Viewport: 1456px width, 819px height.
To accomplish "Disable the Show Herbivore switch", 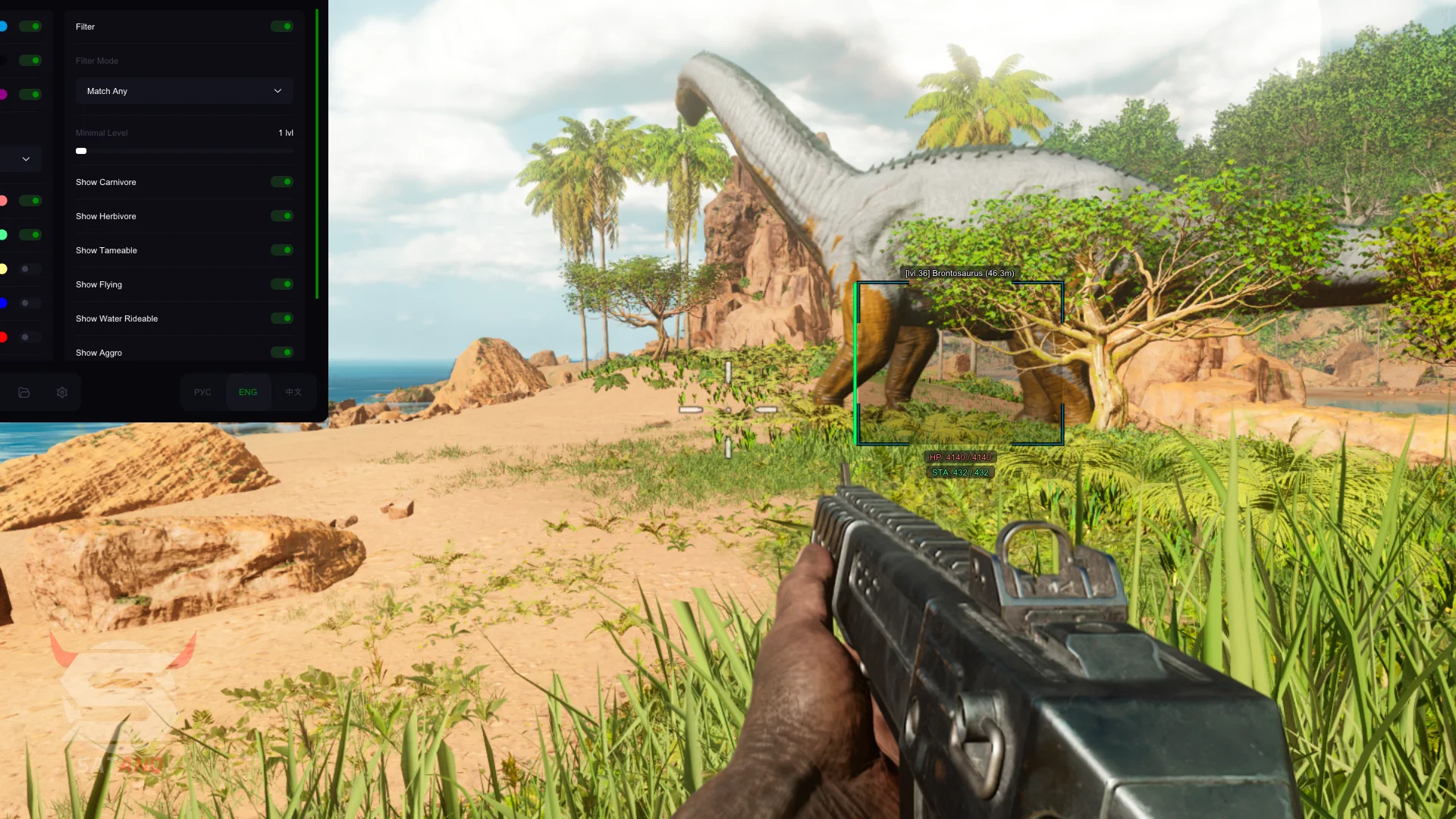I will tap(282, 216).
